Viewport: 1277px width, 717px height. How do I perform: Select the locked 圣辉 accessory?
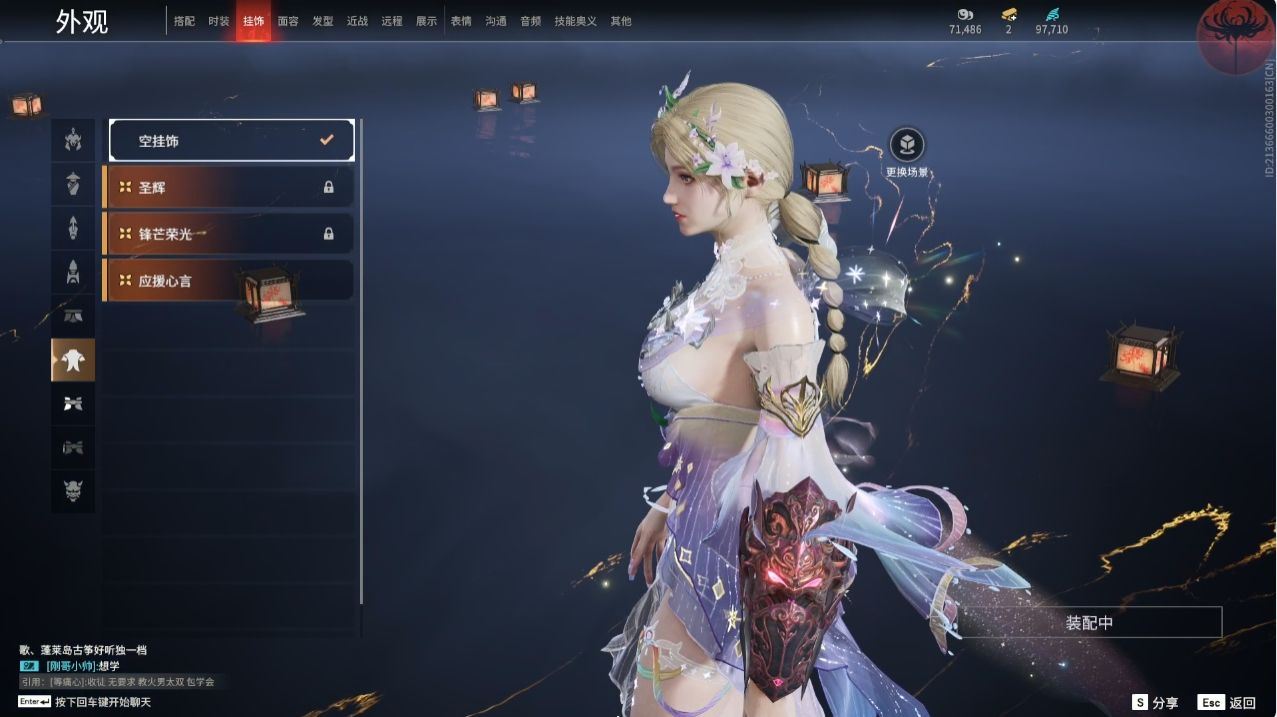[x=228, y=187]
